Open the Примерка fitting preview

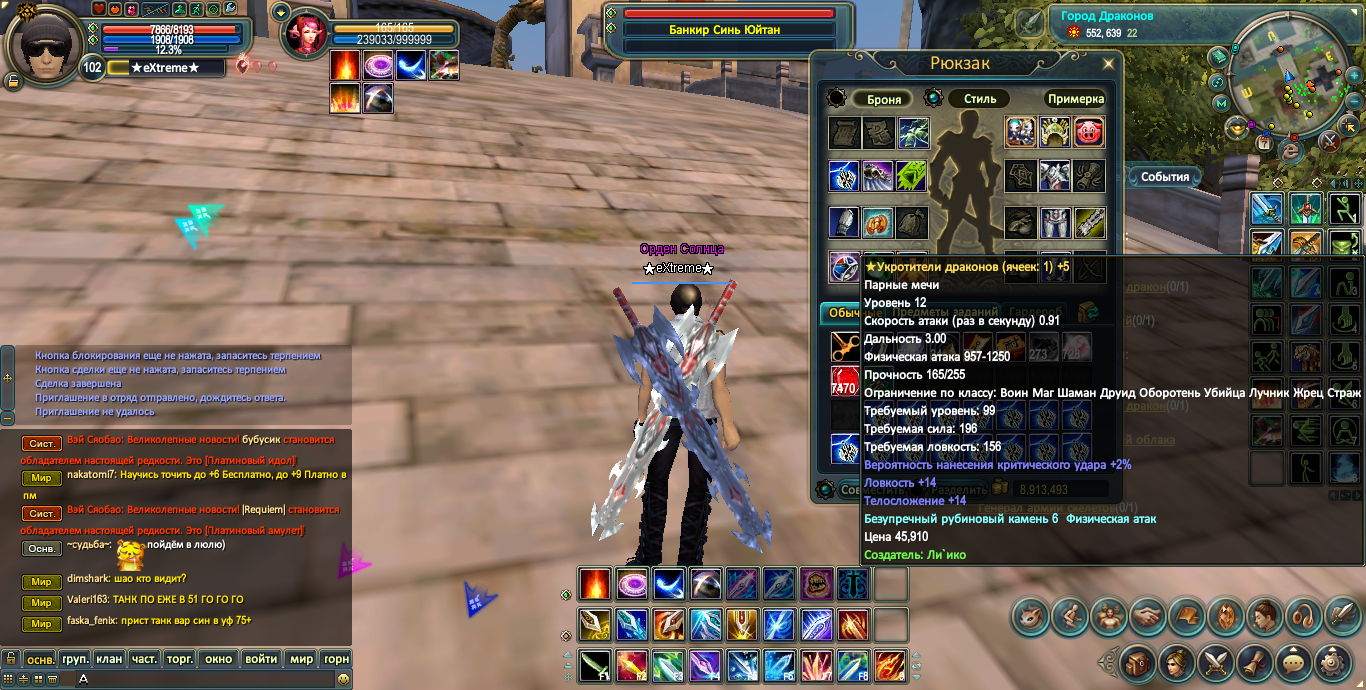pos(1076,99)
